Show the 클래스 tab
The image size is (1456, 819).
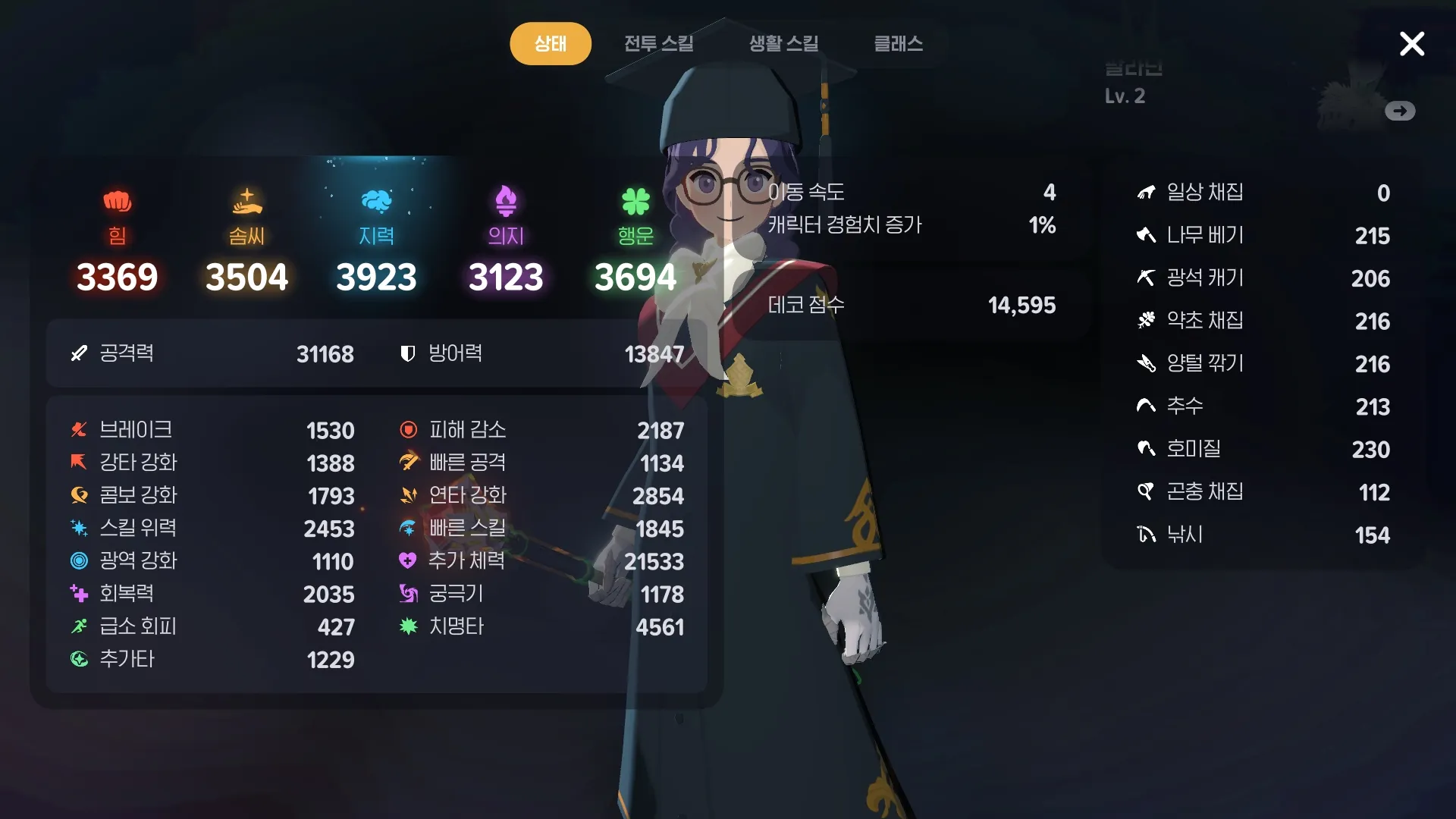click(x=898, y=43)
